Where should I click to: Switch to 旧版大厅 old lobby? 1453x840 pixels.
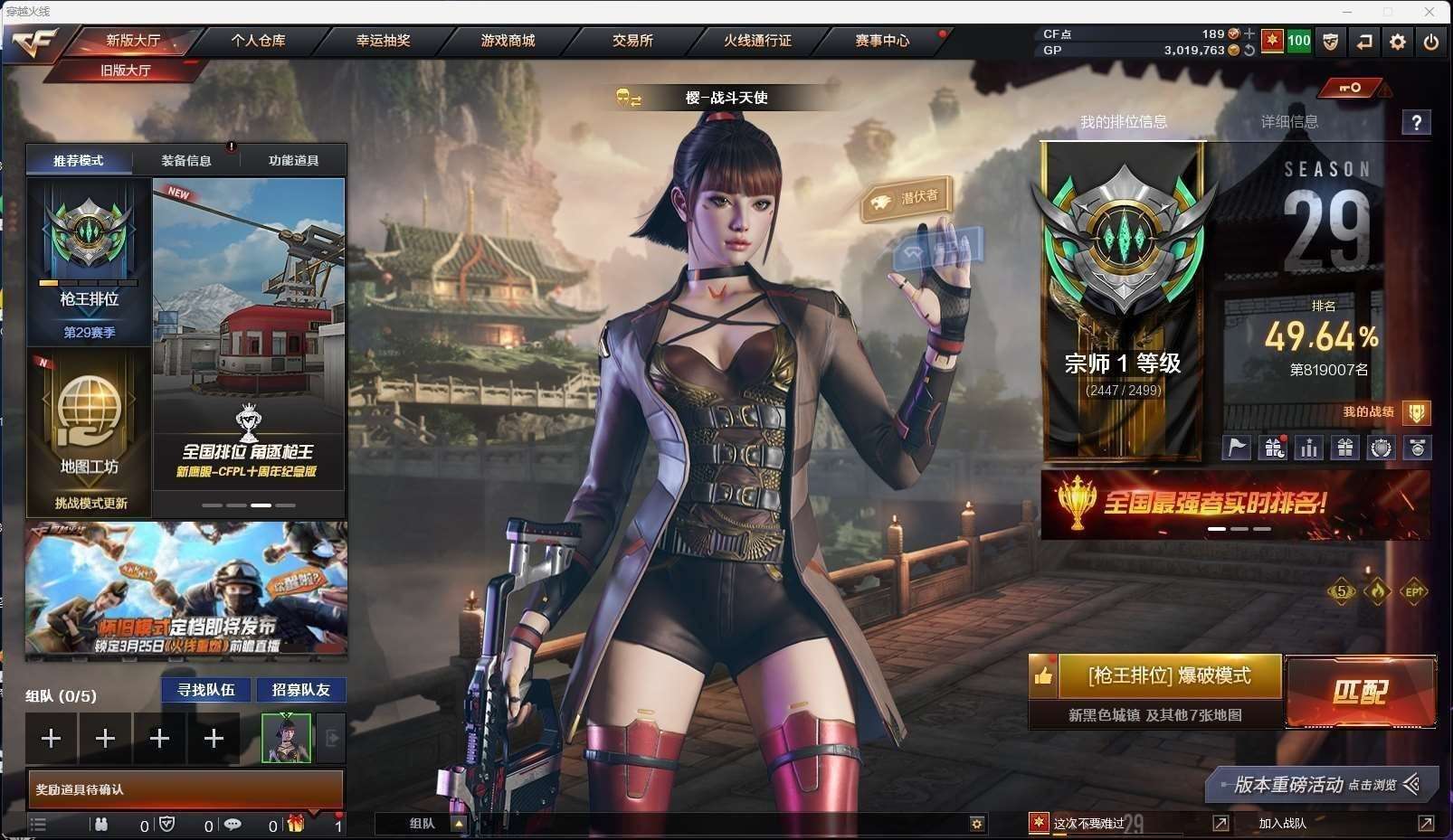pos(126,70)
